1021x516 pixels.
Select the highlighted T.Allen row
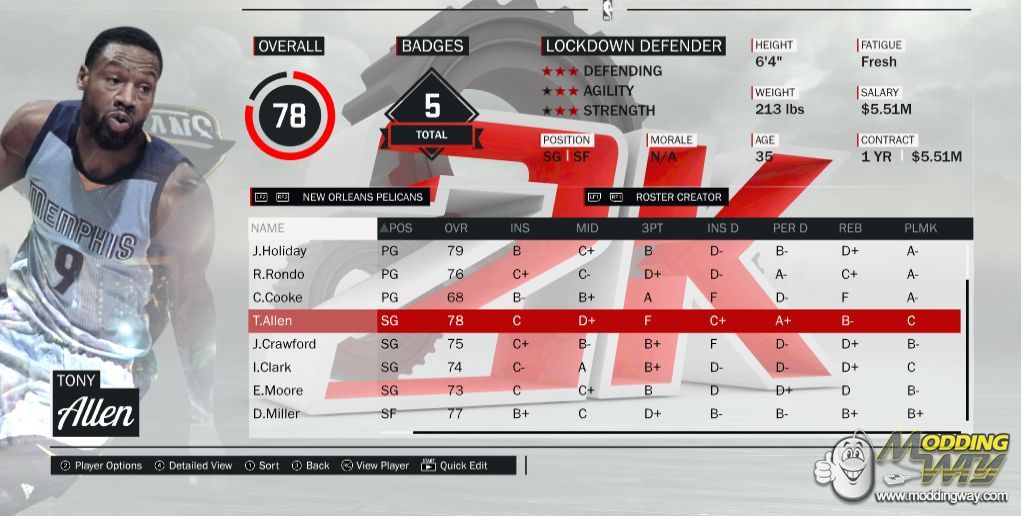click(x=274, y=321)
